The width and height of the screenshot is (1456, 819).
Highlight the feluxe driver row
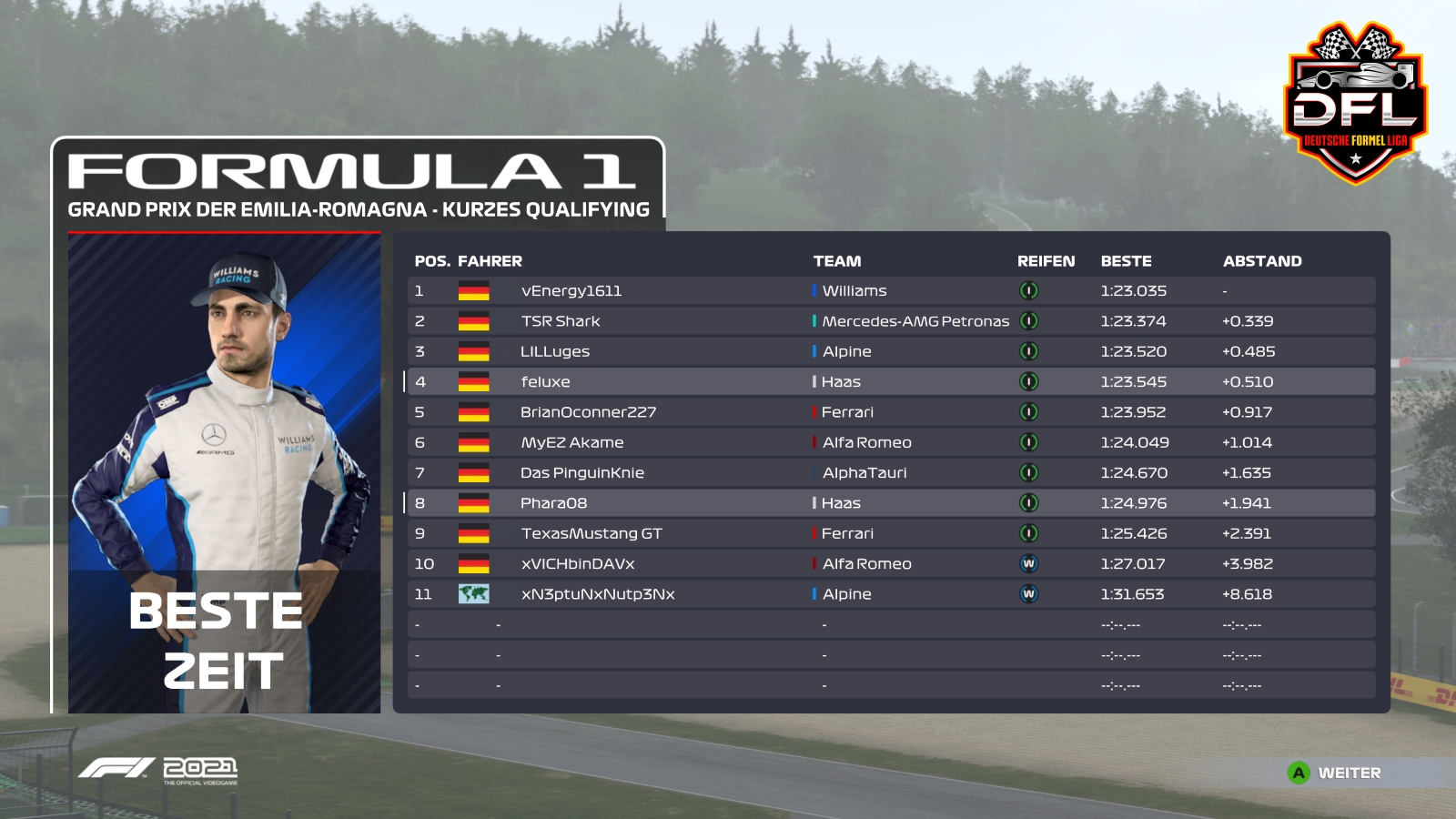tap(890, 382)
